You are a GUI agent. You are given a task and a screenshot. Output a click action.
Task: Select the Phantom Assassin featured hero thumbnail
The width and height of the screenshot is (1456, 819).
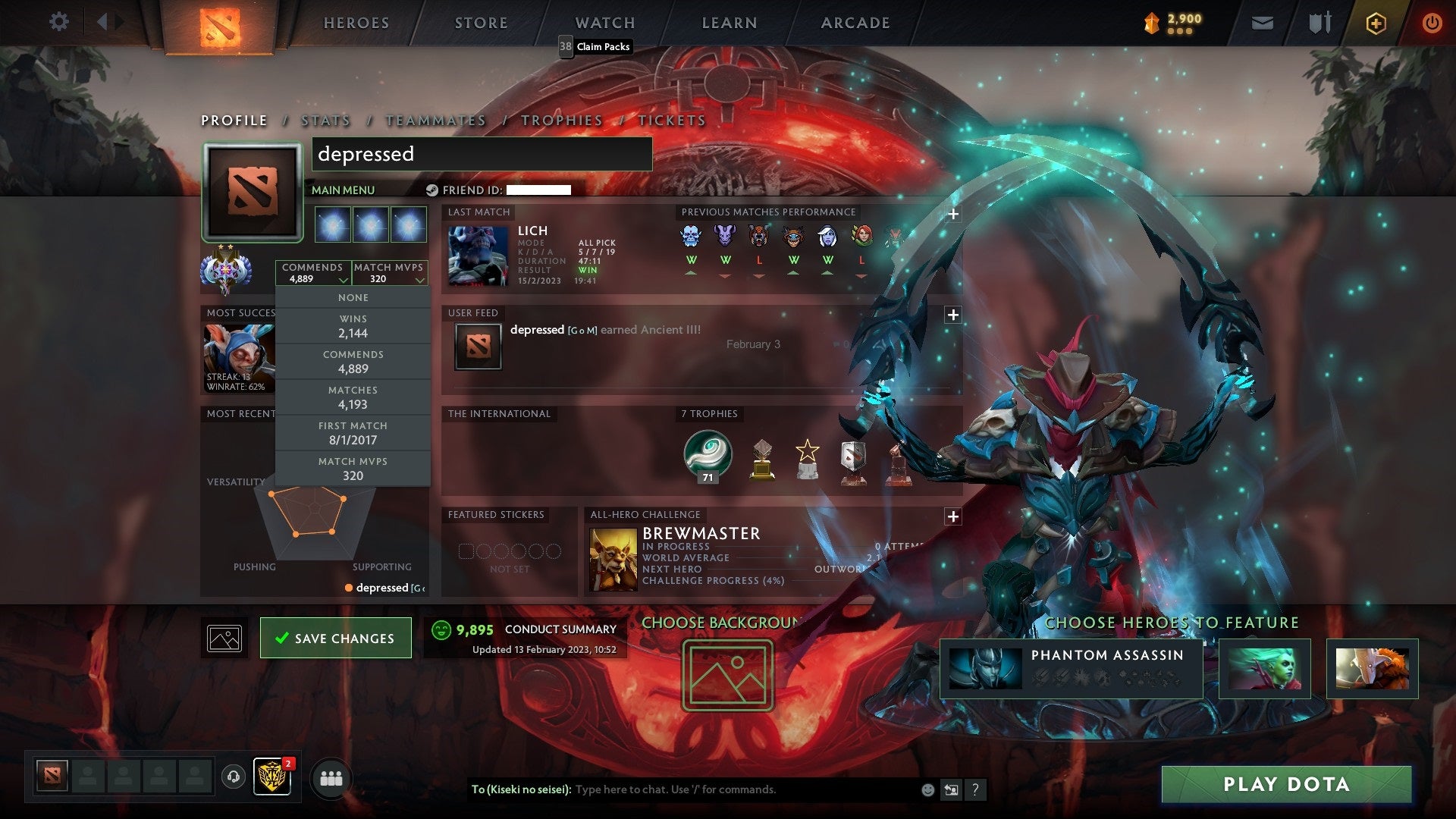pos(986,670)
